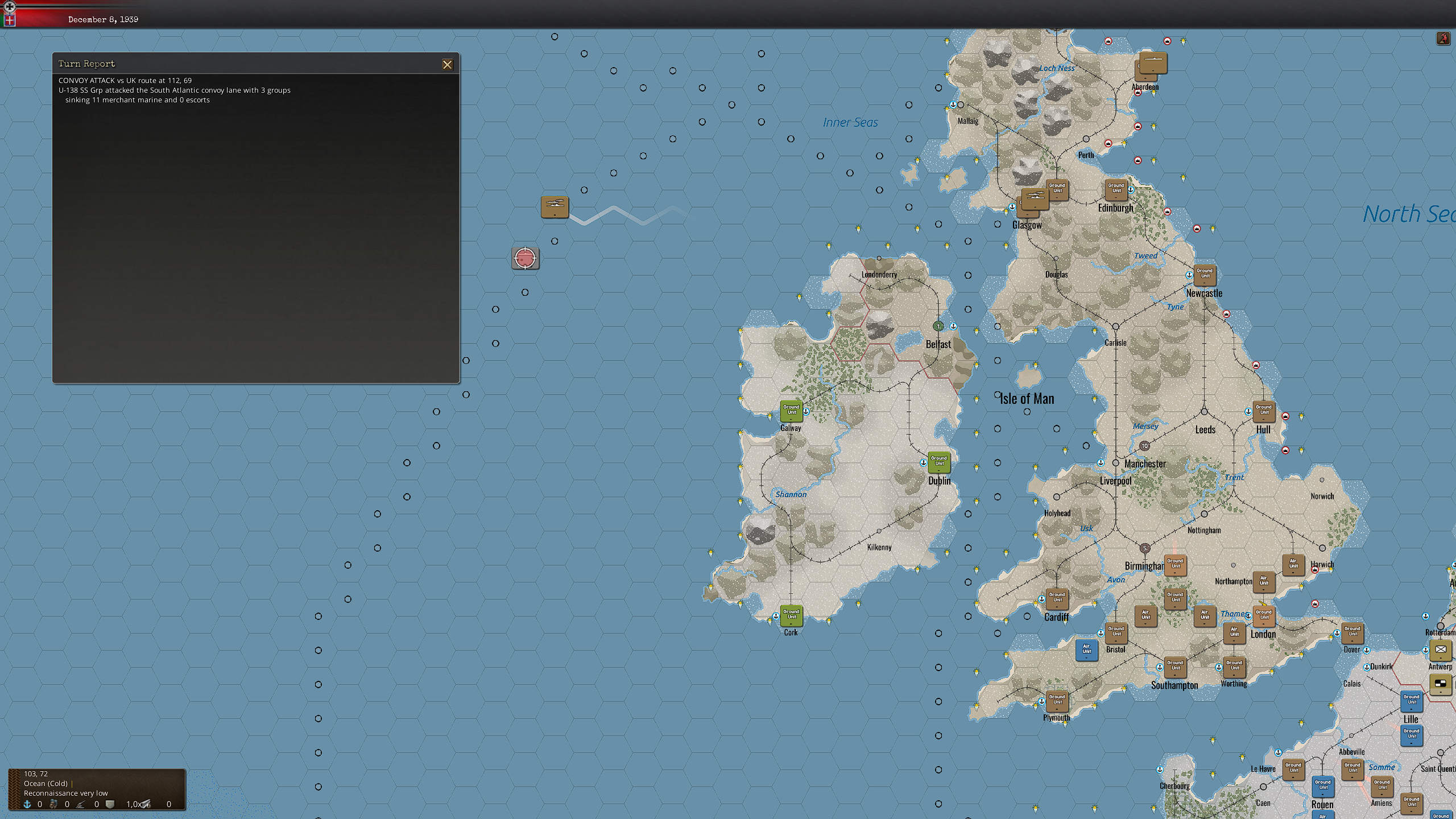This screenshot has height=819, width=1456.
Task: Select the green Ground Unit at Galway
Action: point(791,411)
